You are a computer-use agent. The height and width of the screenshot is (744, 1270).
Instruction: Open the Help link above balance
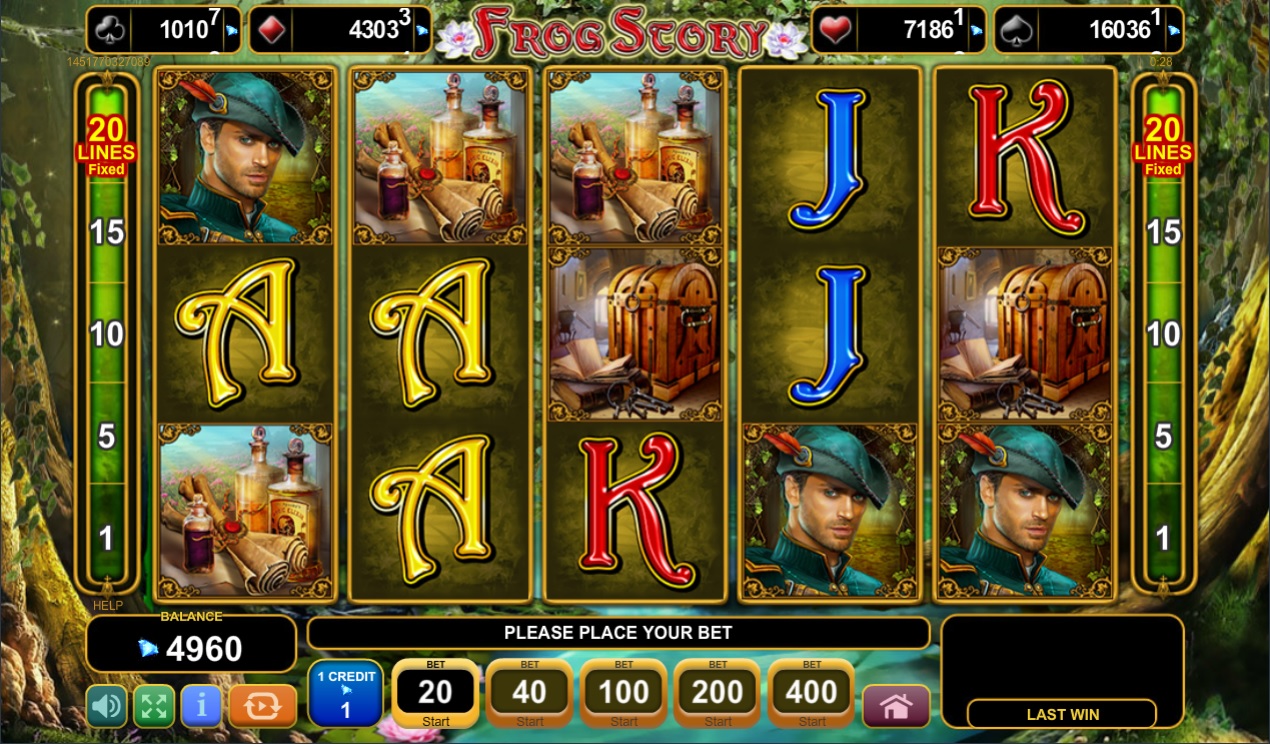[x=107, y=606]
